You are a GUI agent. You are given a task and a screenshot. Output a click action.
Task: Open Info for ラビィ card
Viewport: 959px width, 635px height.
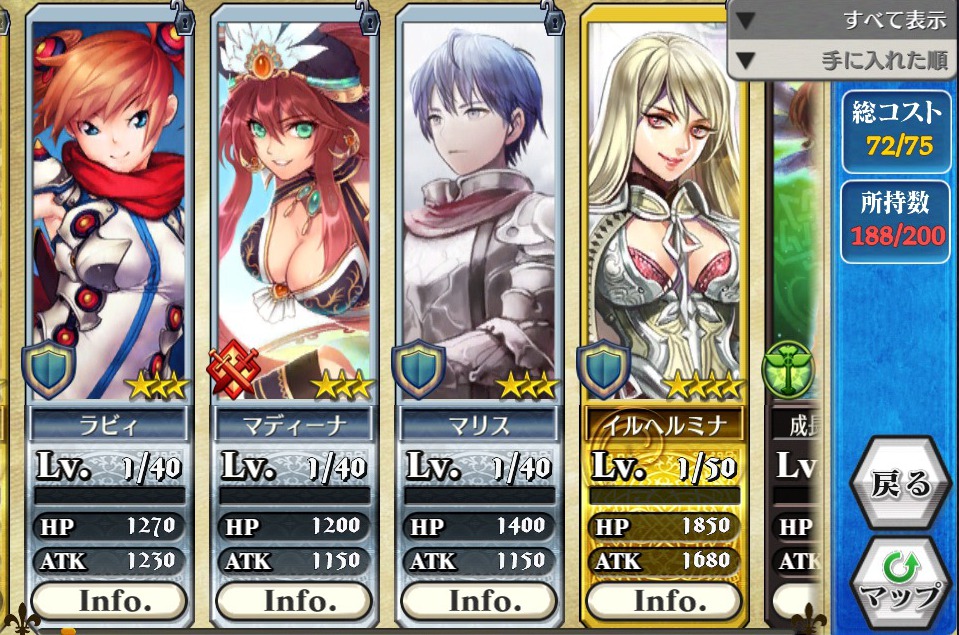[109, 600]
